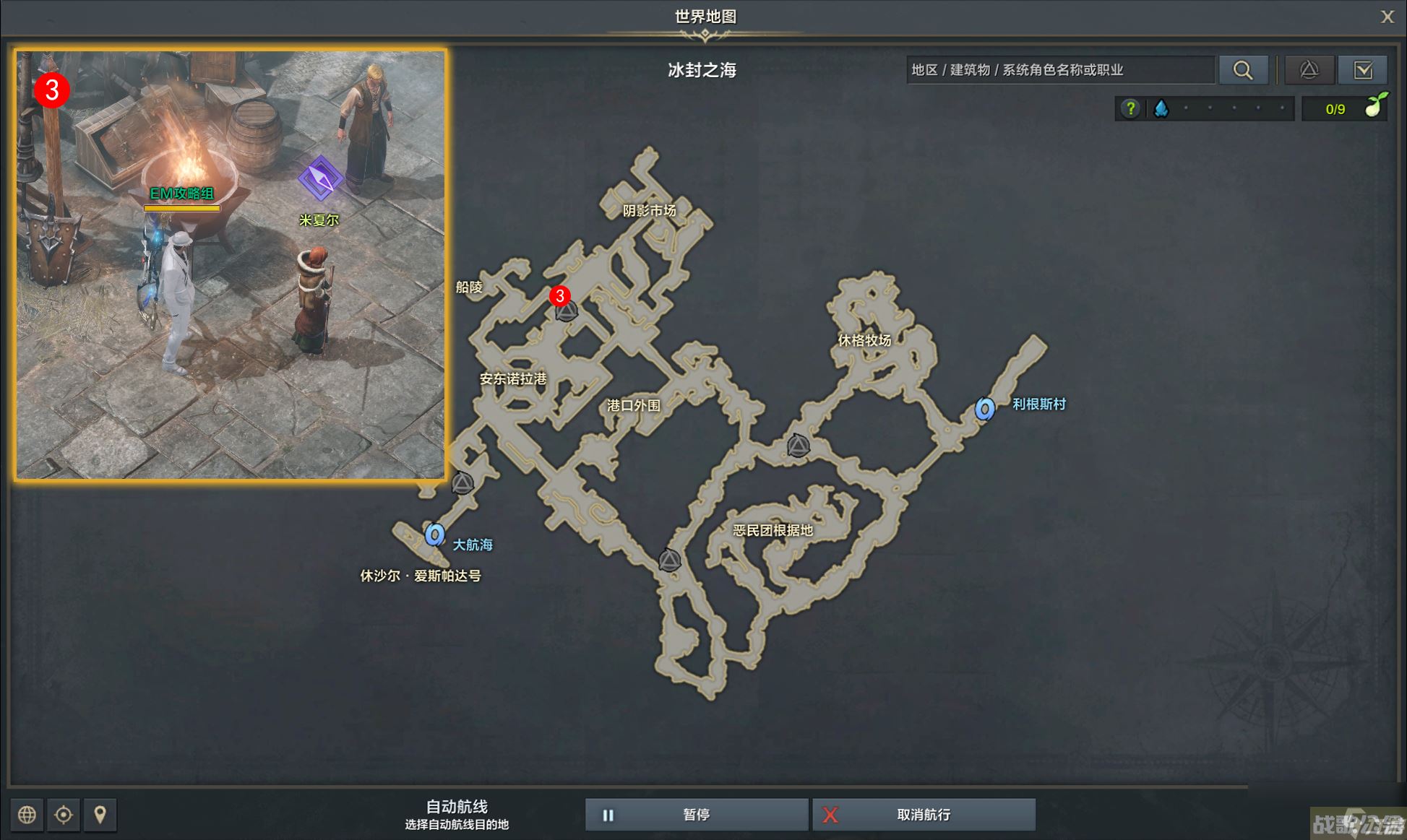
Task: Pause the auto sailing route
Action: pos(696,815)
